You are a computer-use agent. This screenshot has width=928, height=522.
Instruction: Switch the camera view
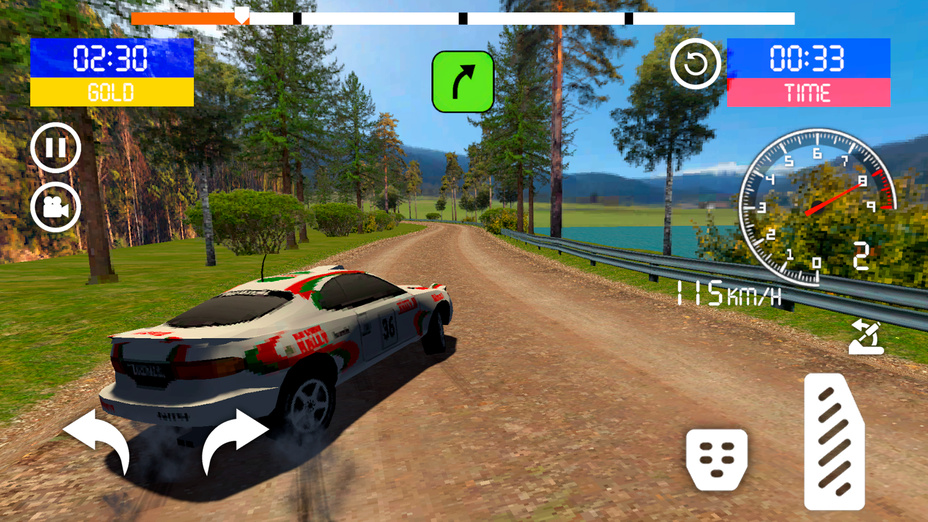tap(56, 206)
